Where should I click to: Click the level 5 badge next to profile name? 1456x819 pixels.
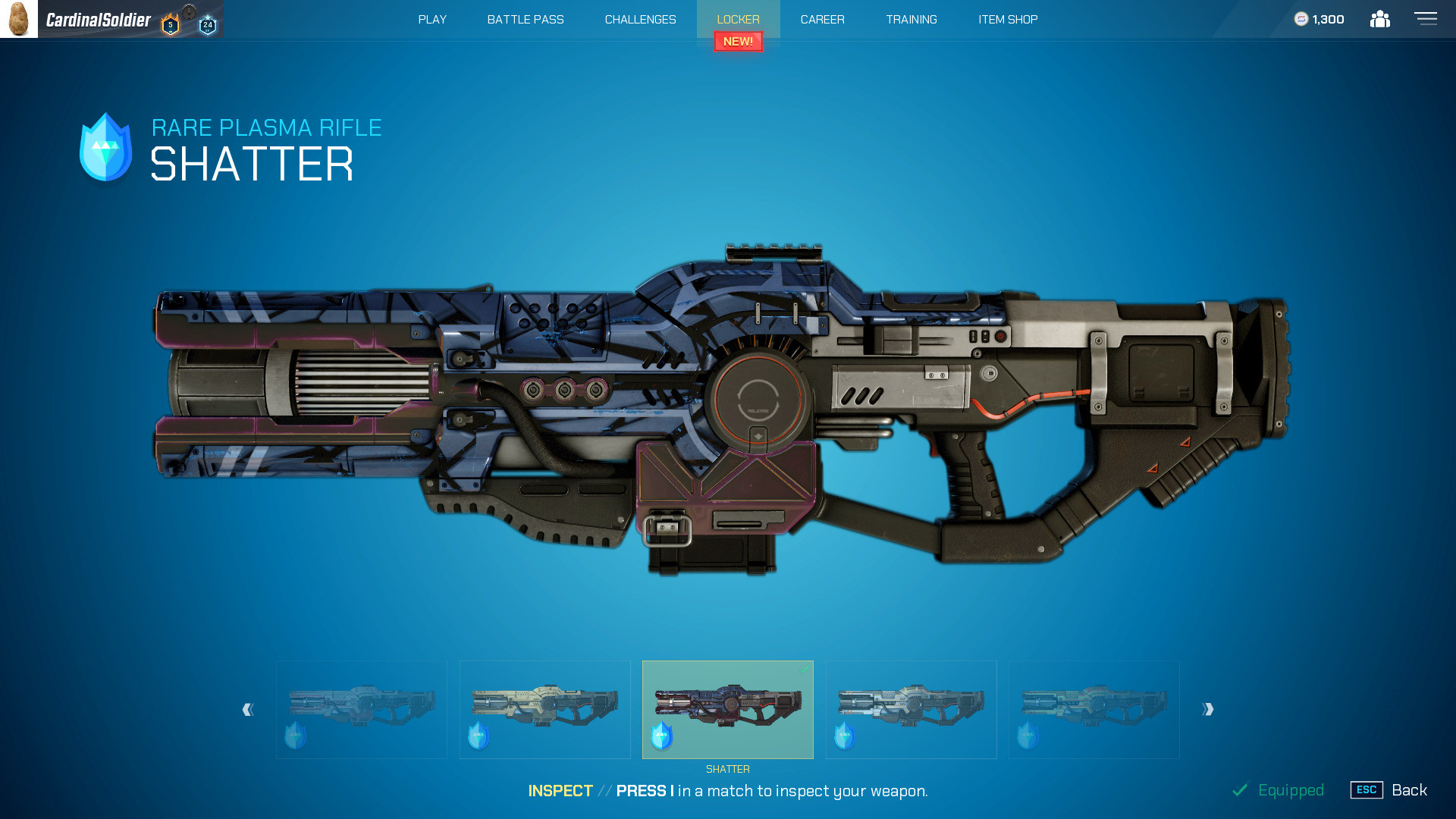pyautogui.click(x=171, y=23)
